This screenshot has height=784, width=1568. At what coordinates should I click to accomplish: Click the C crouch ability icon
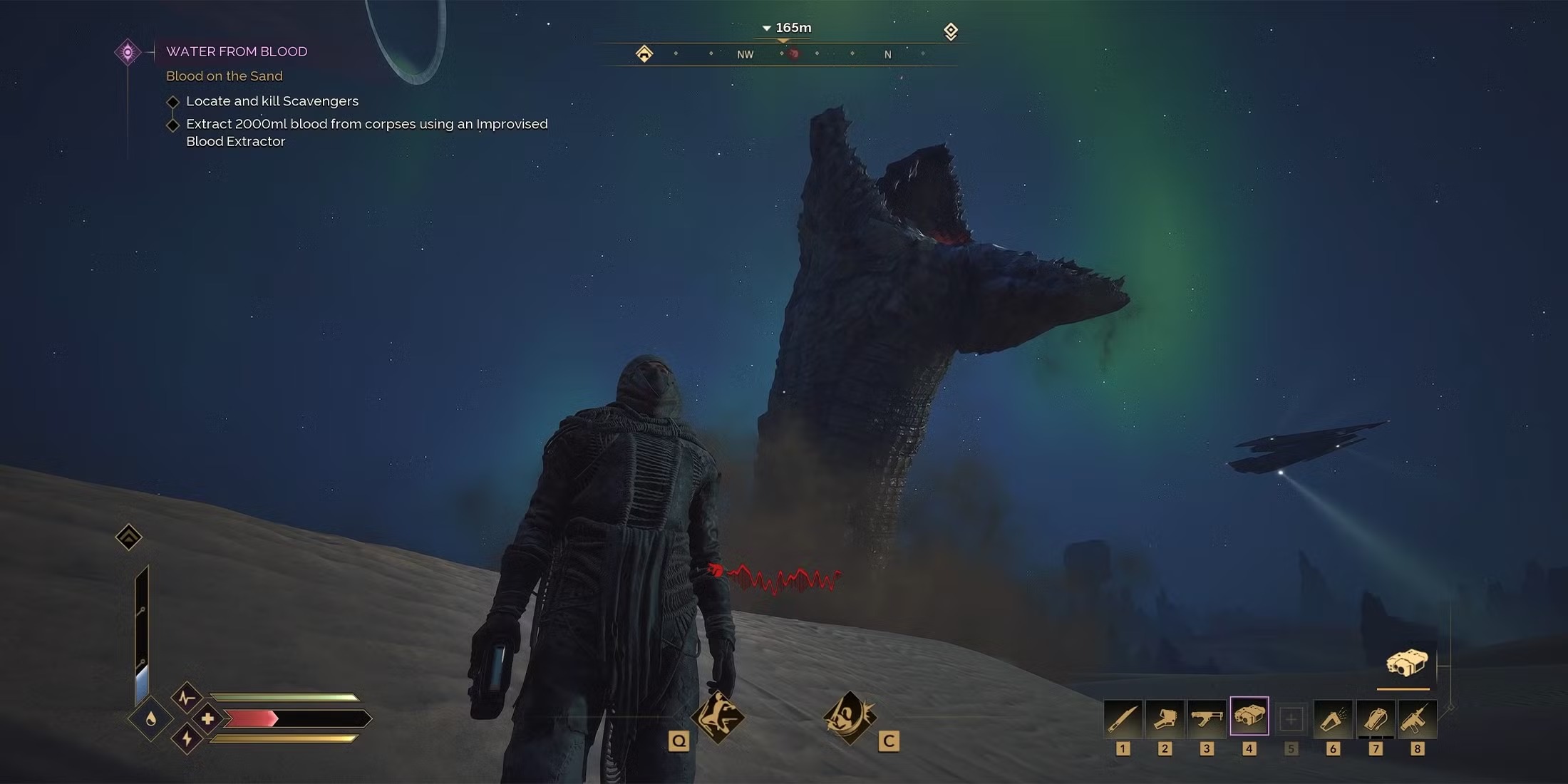(x=850, y=716)
